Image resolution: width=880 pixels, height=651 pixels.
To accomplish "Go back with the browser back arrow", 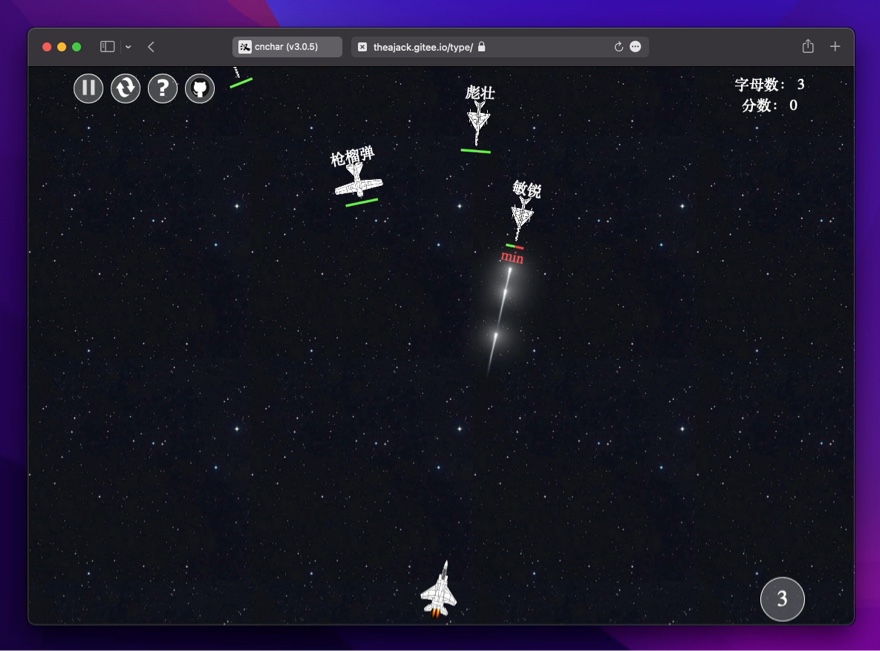I will coord(151,47).
